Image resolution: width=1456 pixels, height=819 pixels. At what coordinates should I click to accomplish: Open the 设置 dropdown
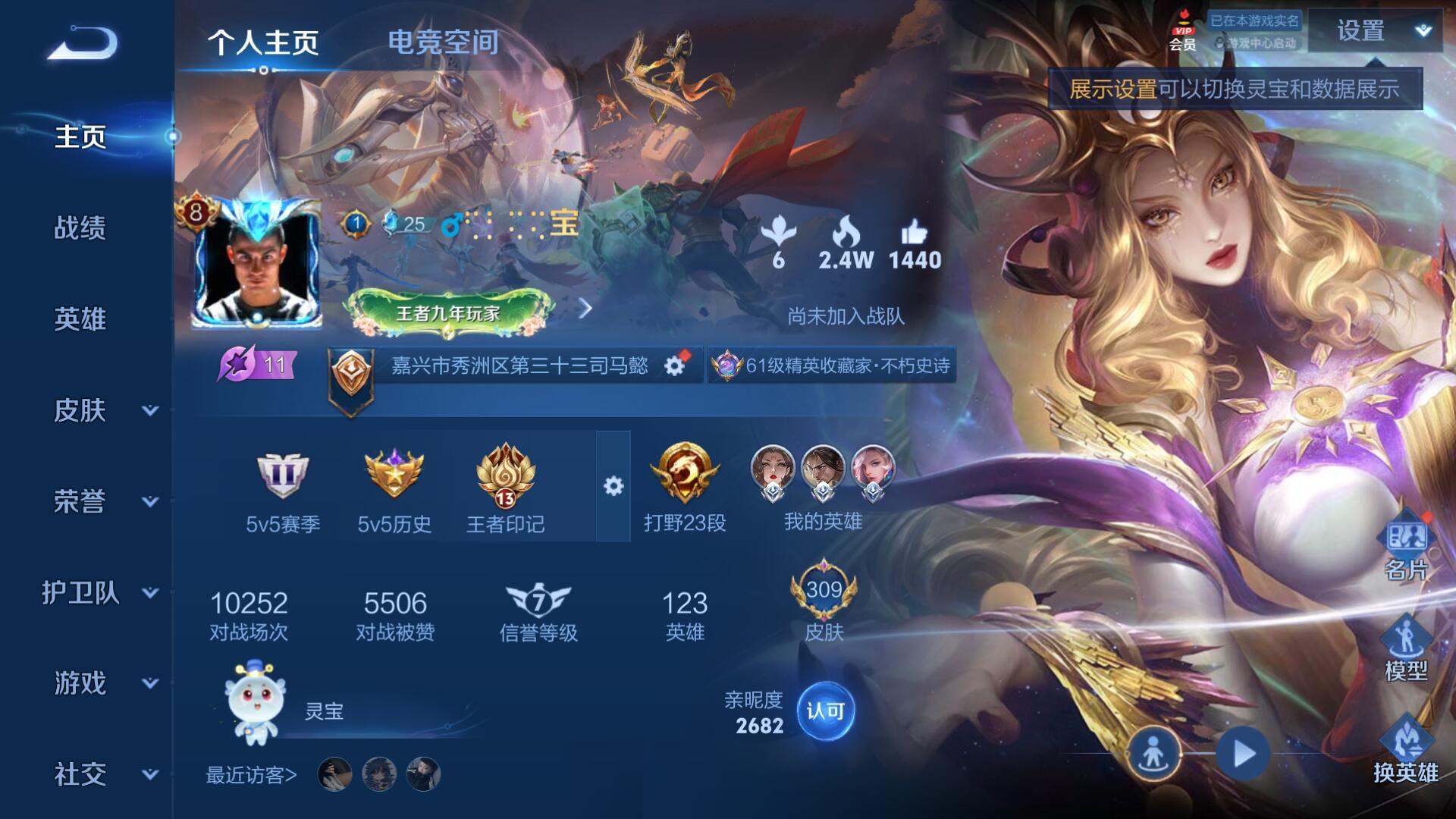(1375, 31)
